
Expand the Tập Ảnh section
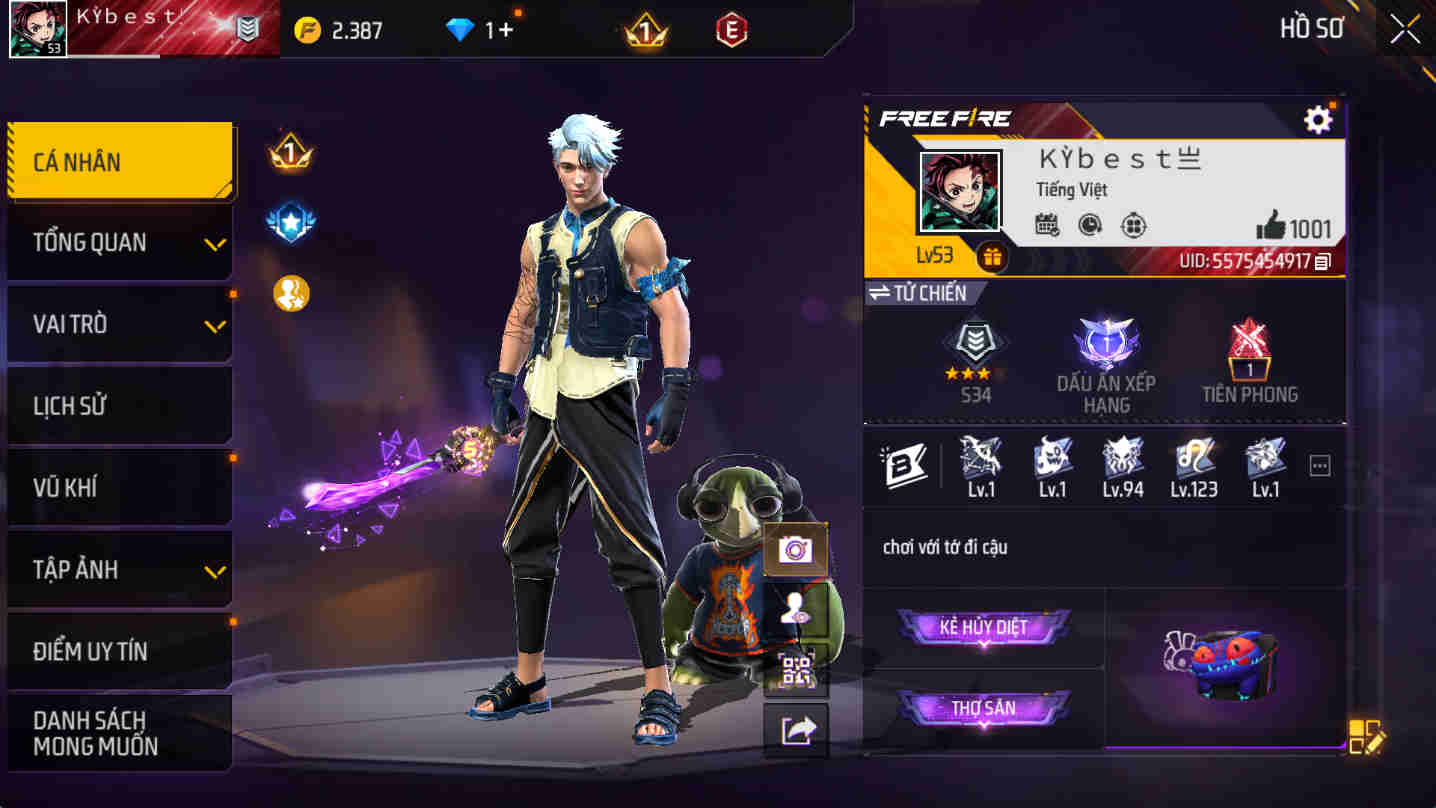point(119,568)
